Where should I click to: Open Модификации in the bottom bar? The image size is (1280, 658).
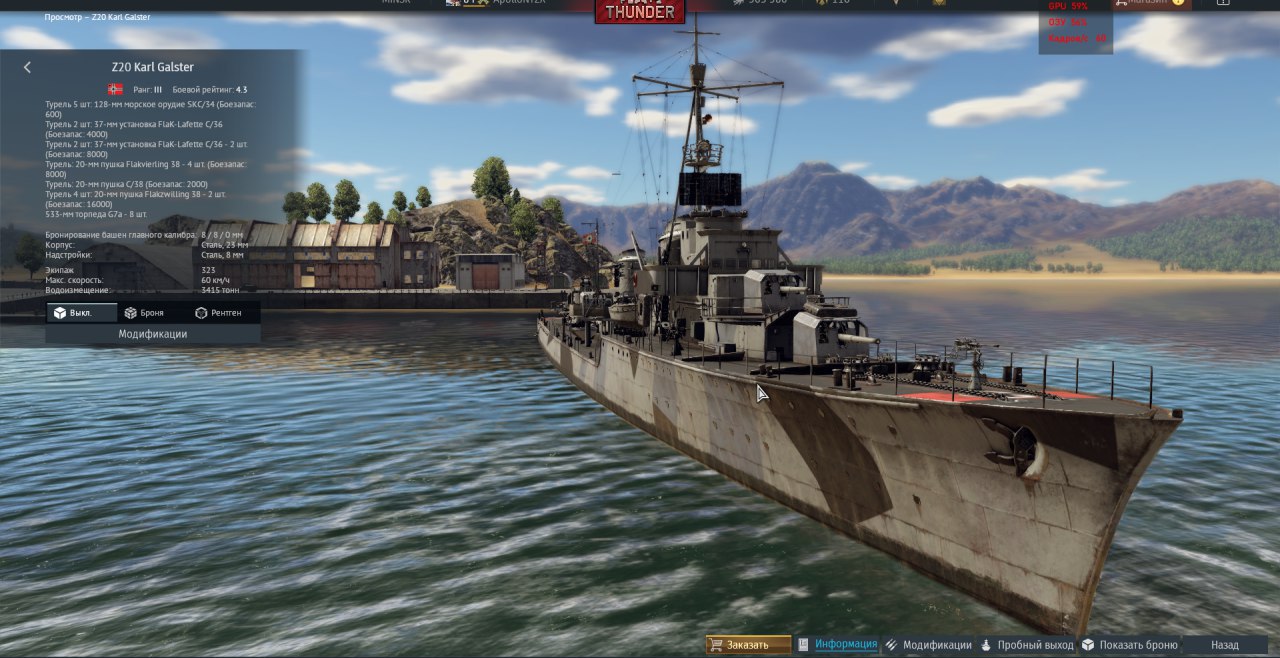936,645
